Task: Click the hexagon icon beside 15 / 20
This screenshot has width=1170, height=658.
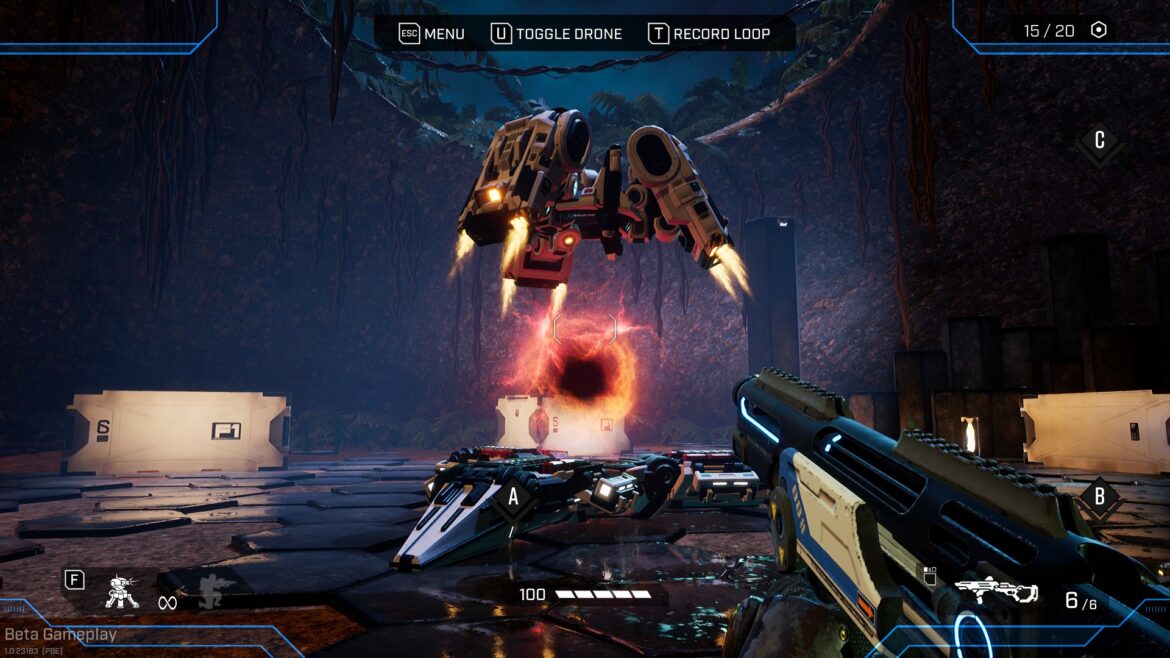Action: click(x=1098, y=31)
